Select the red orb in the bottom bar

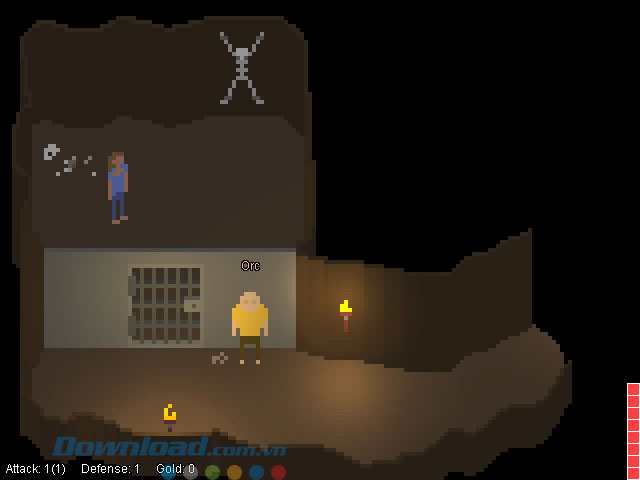pos(278,472)
